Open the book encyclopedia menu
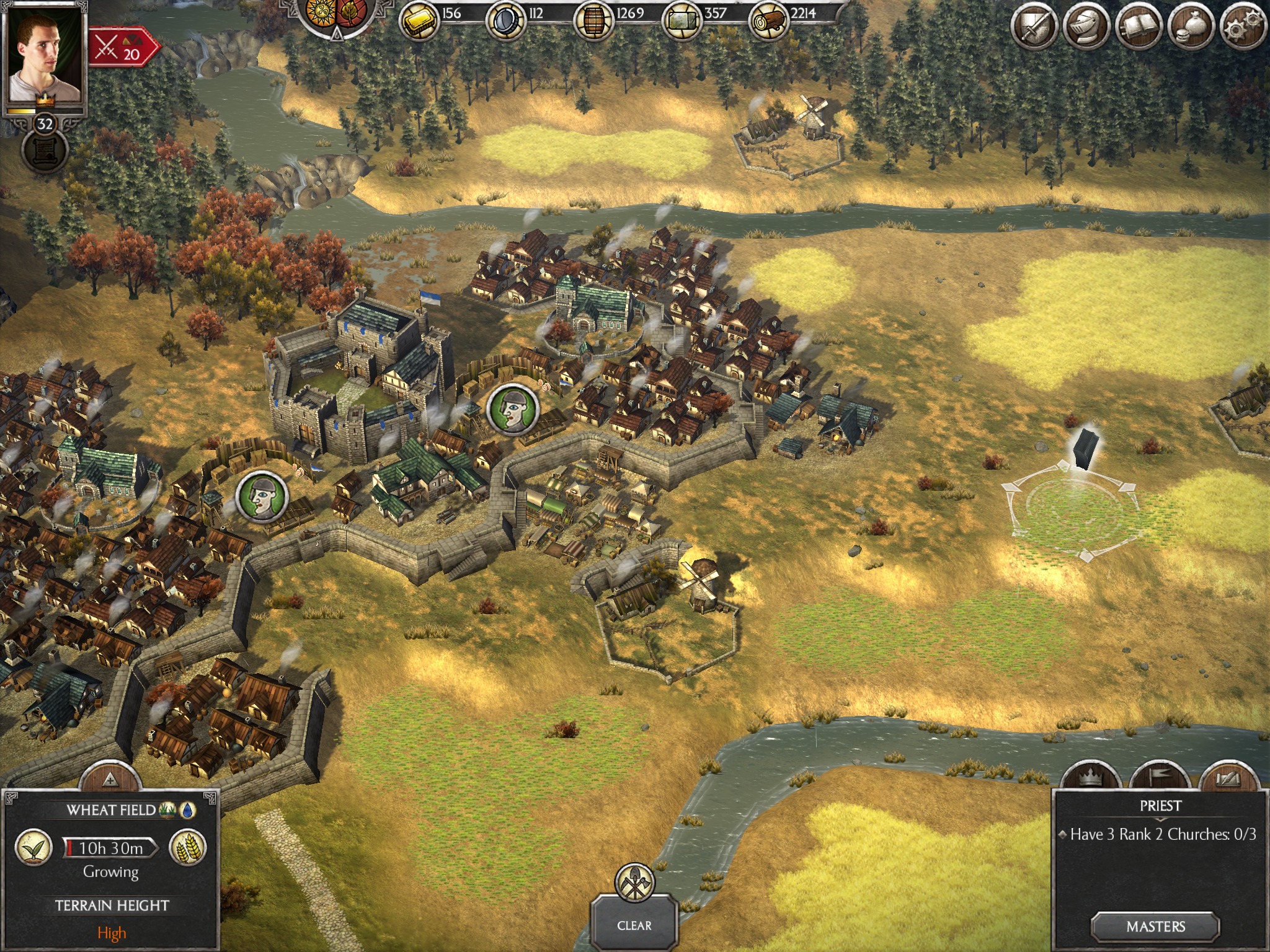The image size is (1270, 952). tap(1138, 27)
